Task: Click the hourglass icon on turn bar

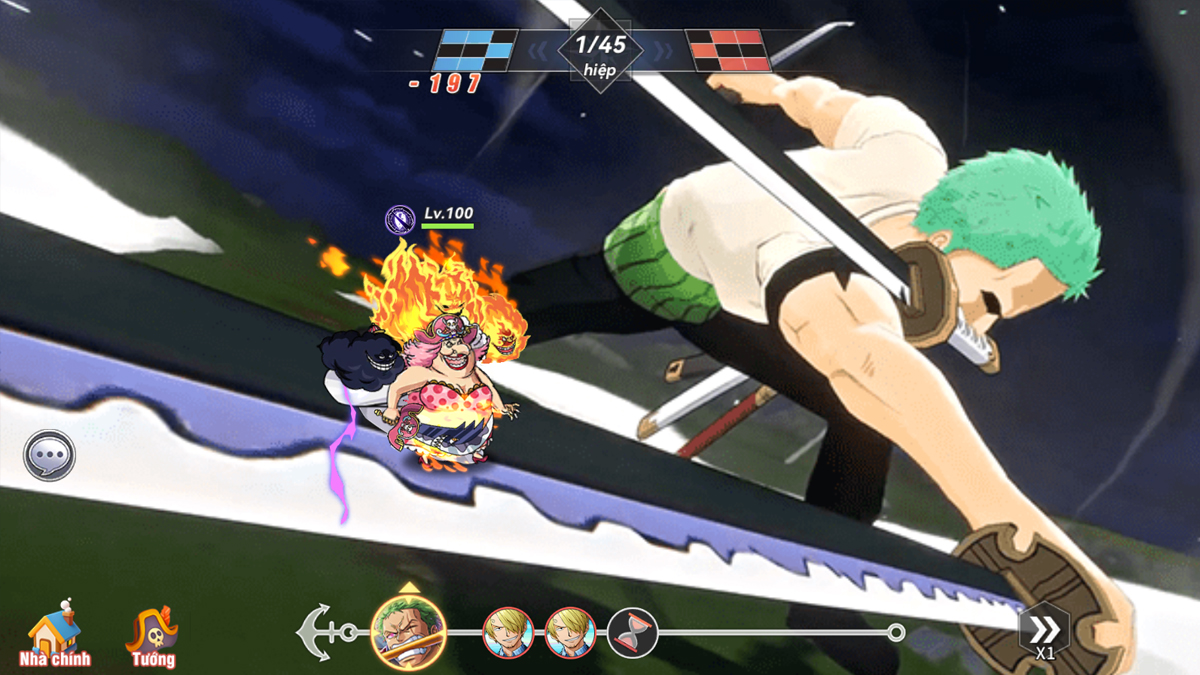Action: pos(632,633)
